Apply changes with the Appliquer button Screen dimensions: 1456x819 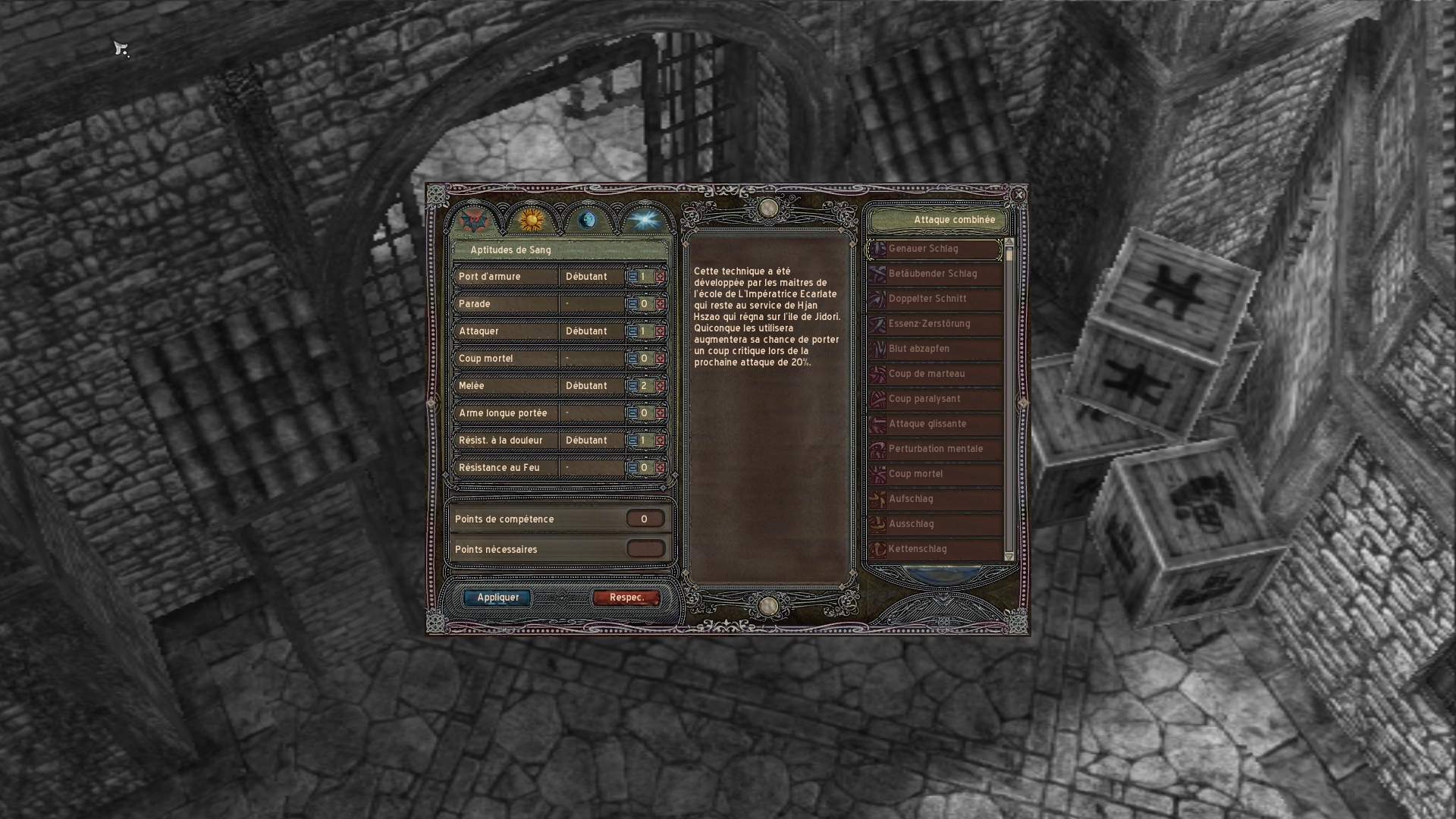[x=497, y=598]
